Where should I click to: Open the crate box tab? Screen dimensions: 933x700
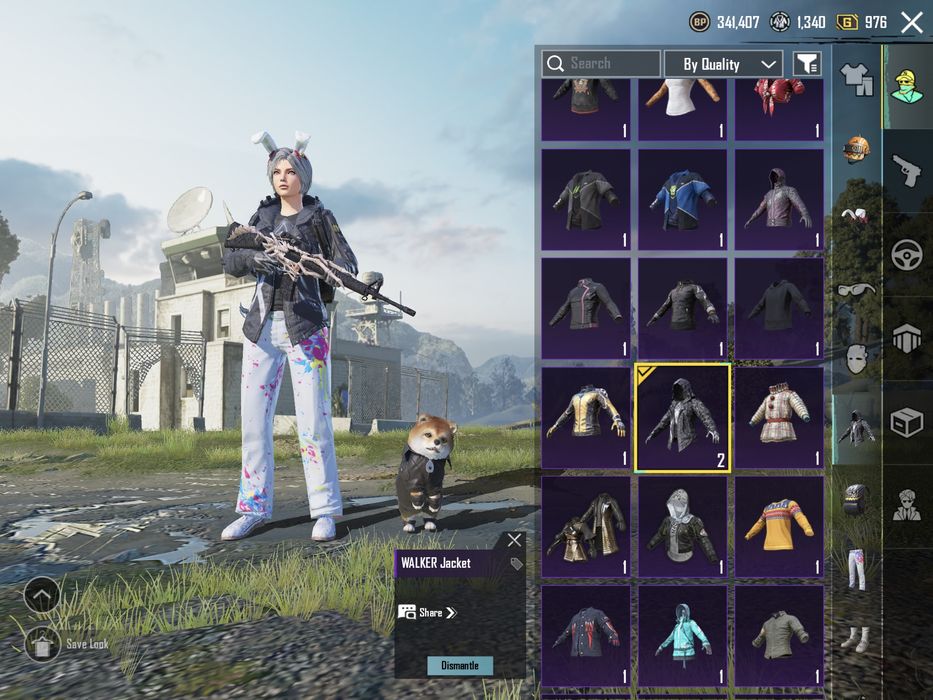(x=906, y=424)
